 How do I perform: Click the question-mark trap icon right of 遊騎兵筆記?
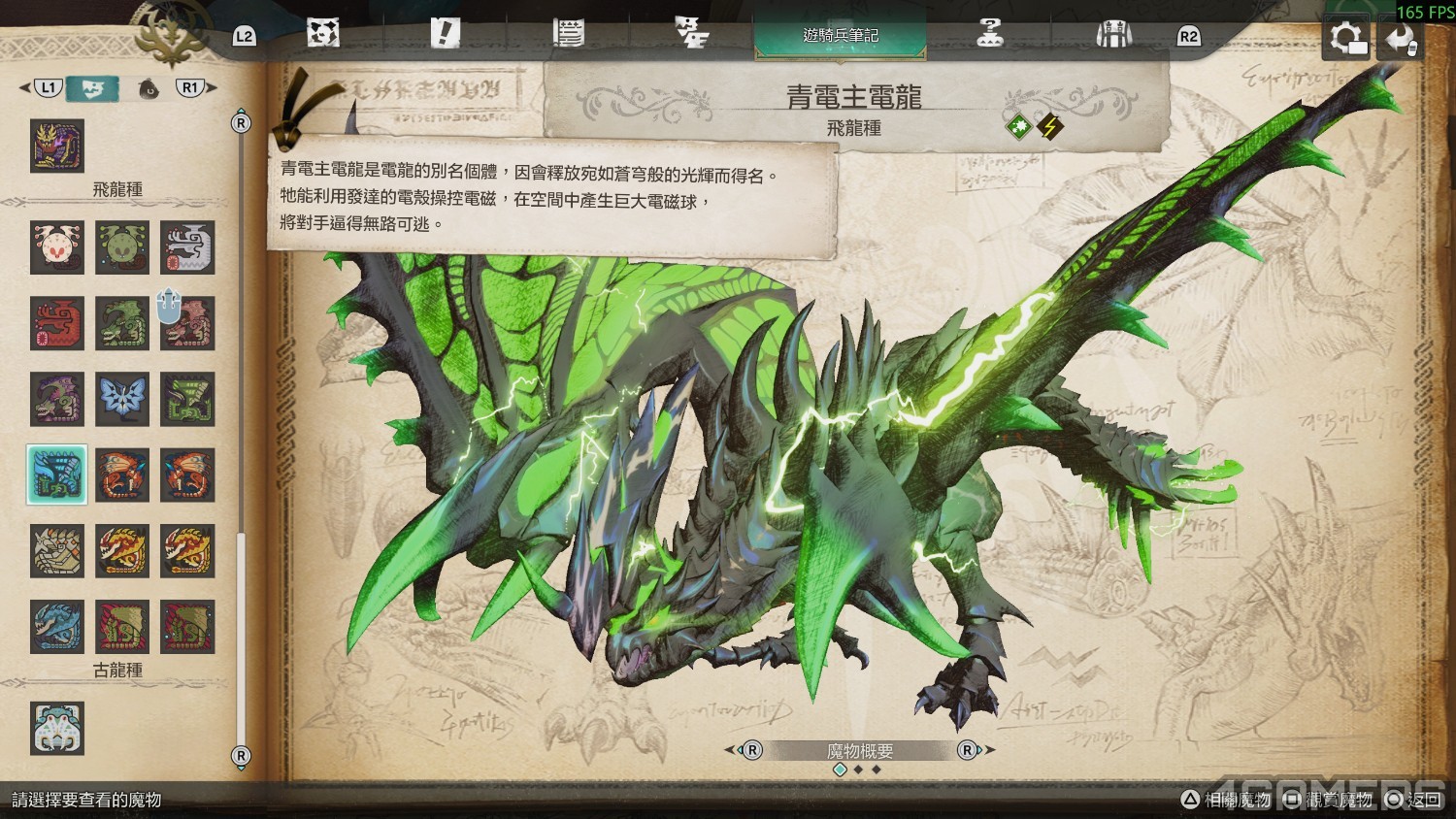(988, 33)
